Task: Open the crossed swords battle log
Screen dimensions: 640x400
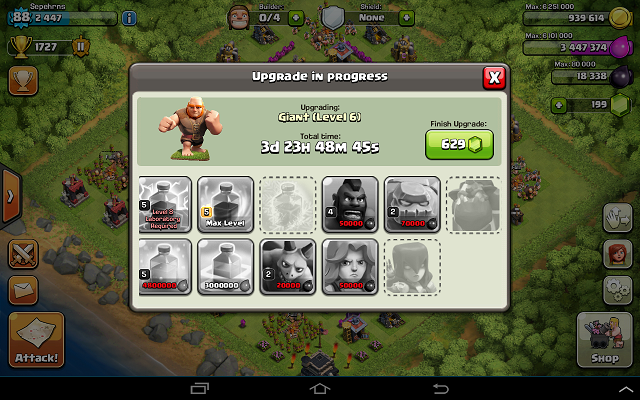Action: (x=23, y=253)
